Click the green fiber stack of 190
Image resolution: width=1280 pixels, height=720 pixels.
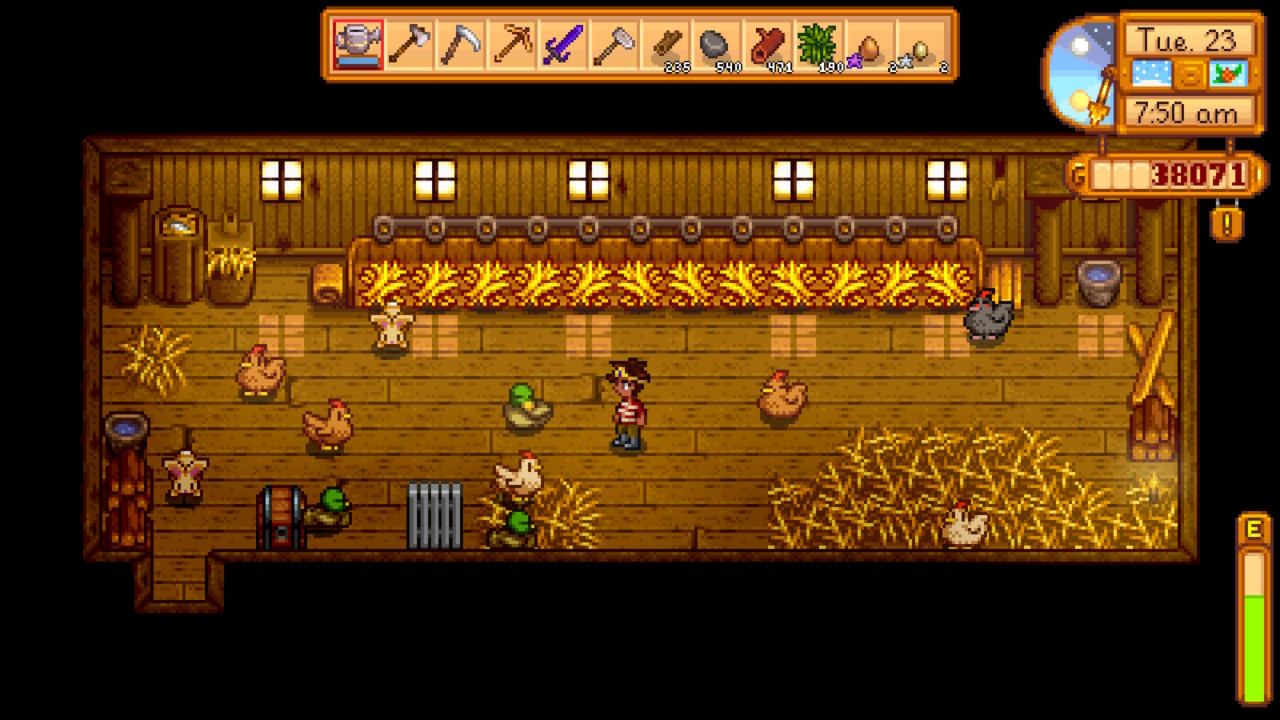click(x=818, y=45)
